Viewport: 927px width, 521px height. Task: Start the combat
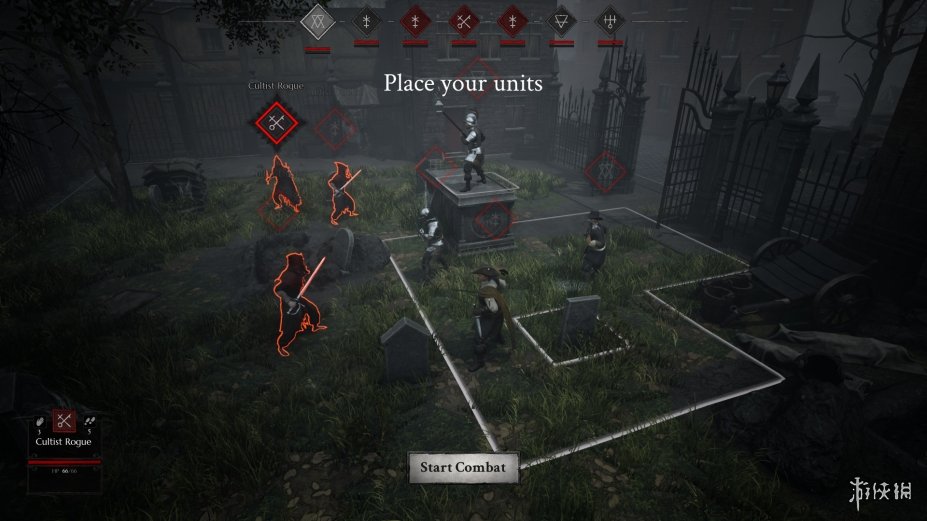tap(463, 467)
